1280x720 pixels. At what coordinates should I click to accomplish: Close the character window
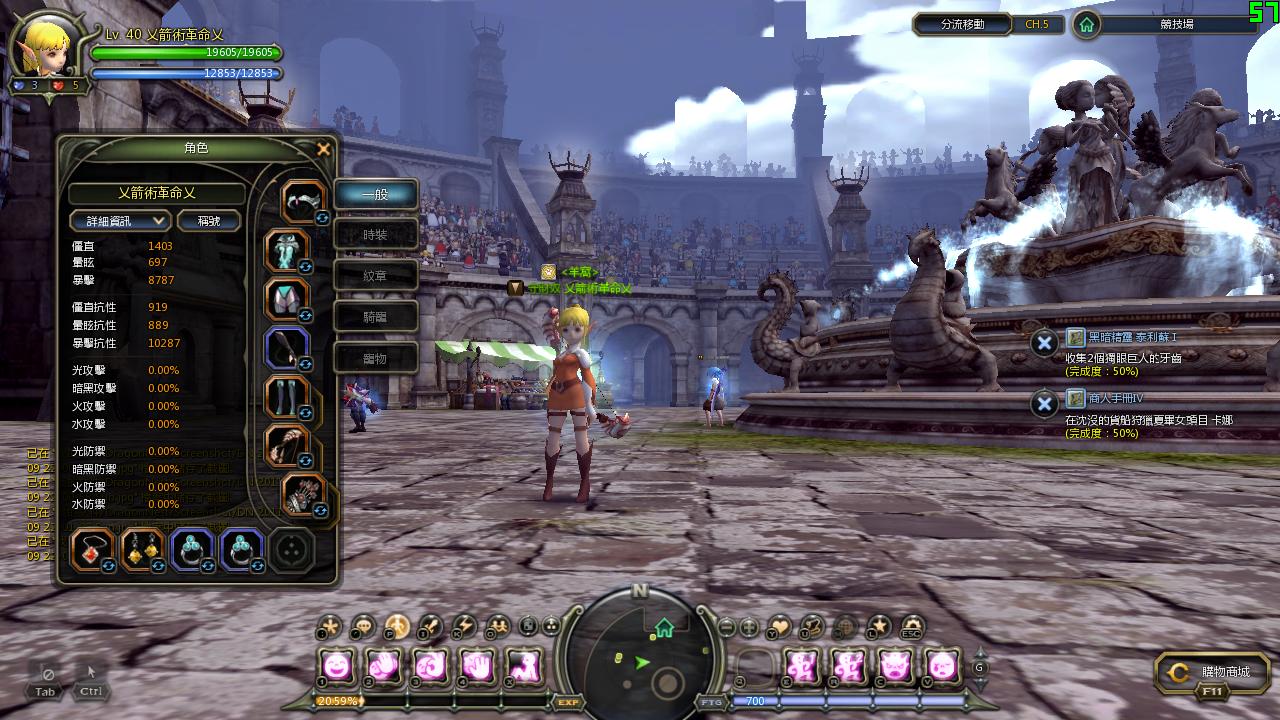pyautogui.click(x=323, y=149)
